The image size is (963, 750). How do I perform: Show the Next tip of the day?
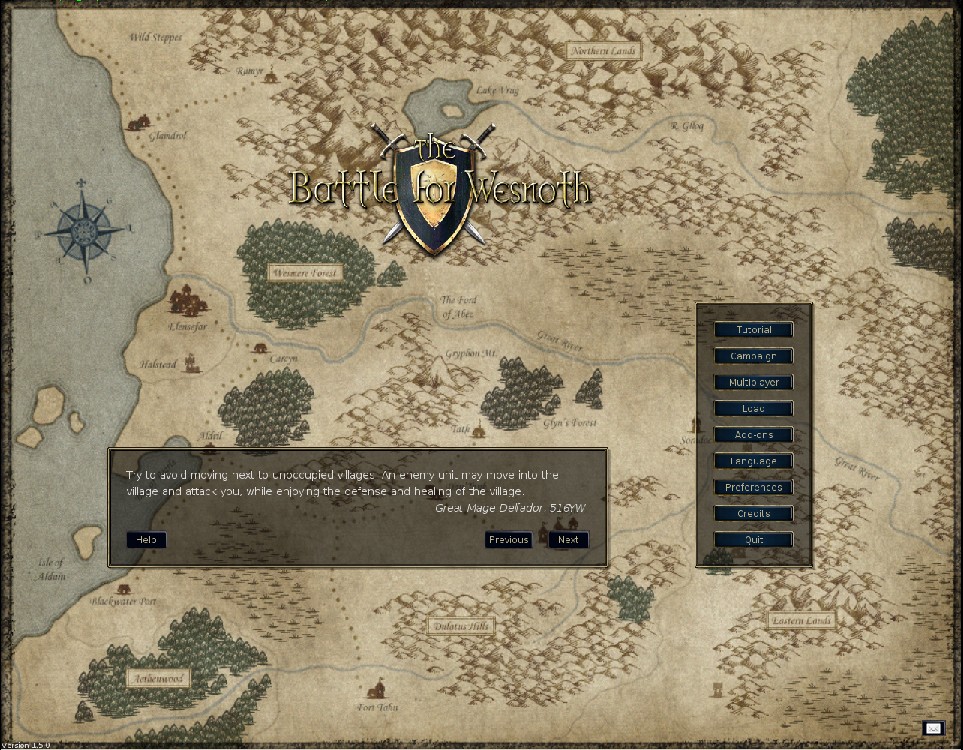(568, 540)
